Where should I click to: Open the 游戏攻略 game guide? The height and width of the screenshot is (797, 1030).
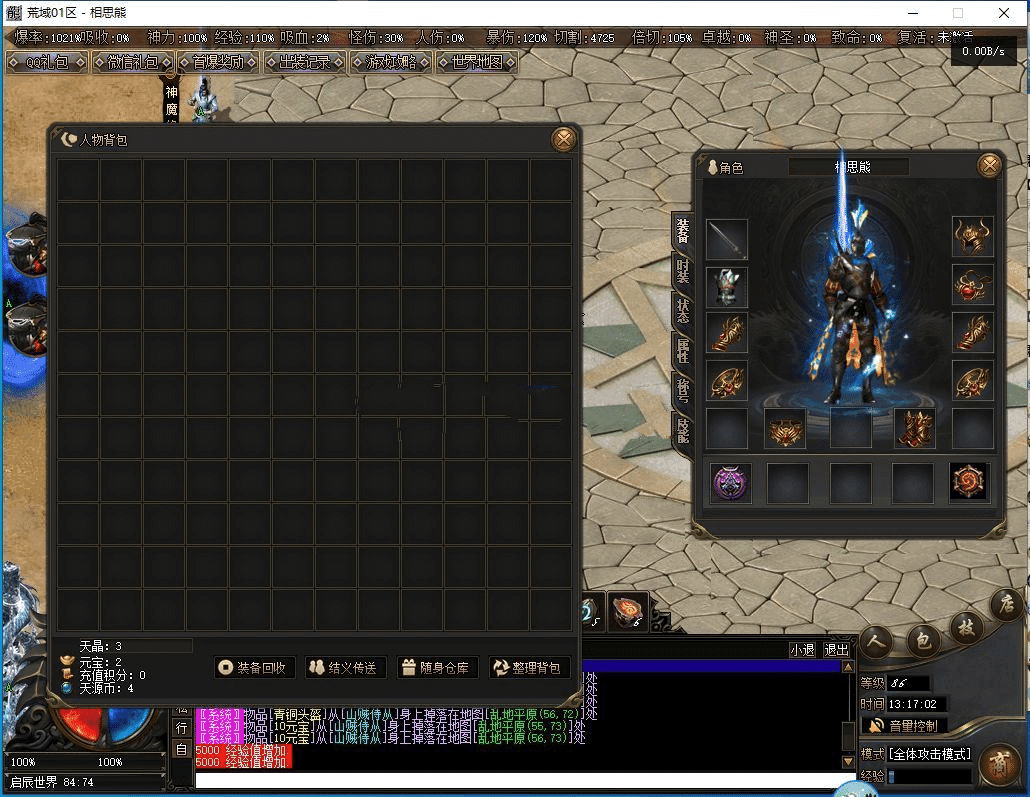click(x=391, y=62)
